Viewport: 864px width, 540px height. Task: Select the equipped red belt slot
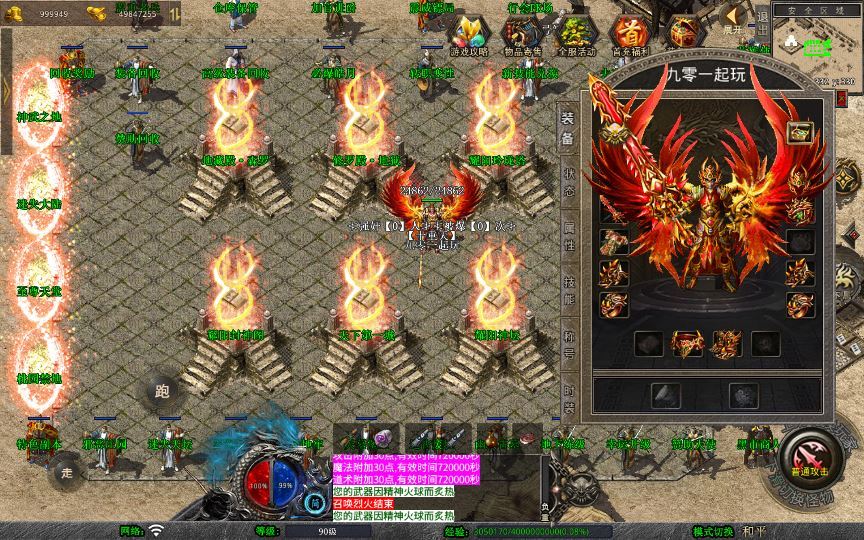[x=688, y=345]
